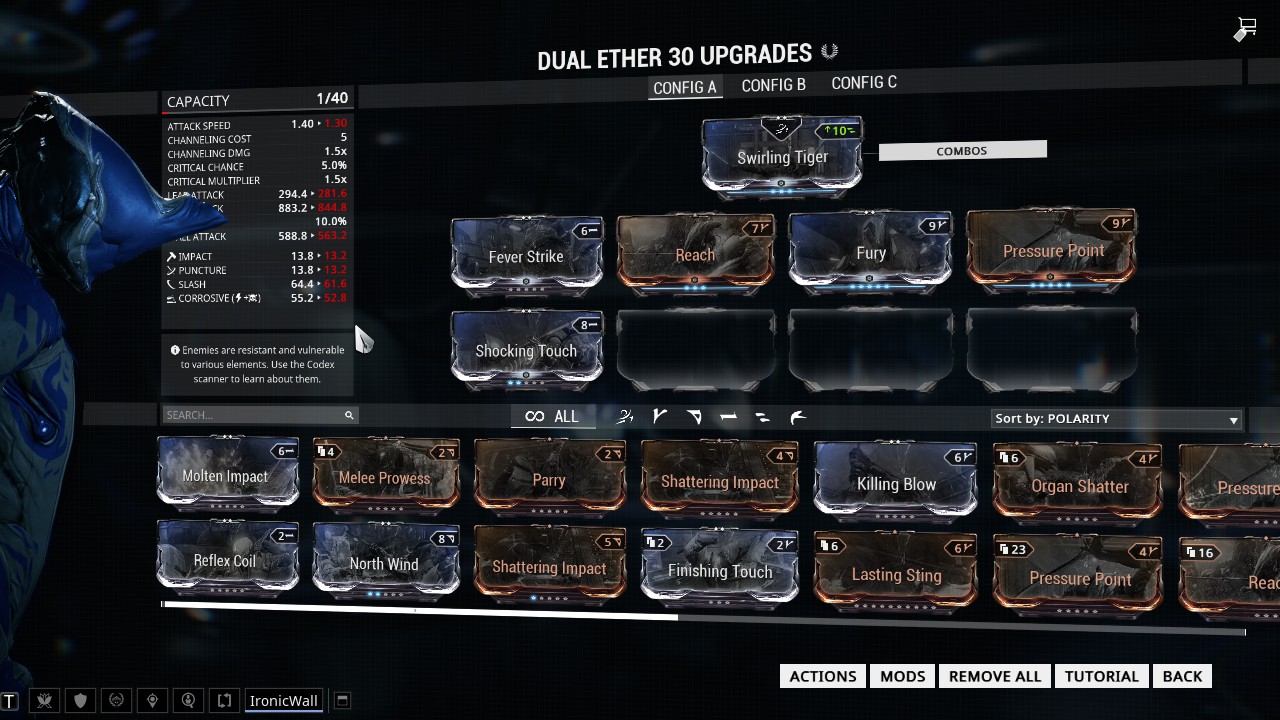Go back with the Back button
1280x720 pixels.
click(x=1182, y=676)
